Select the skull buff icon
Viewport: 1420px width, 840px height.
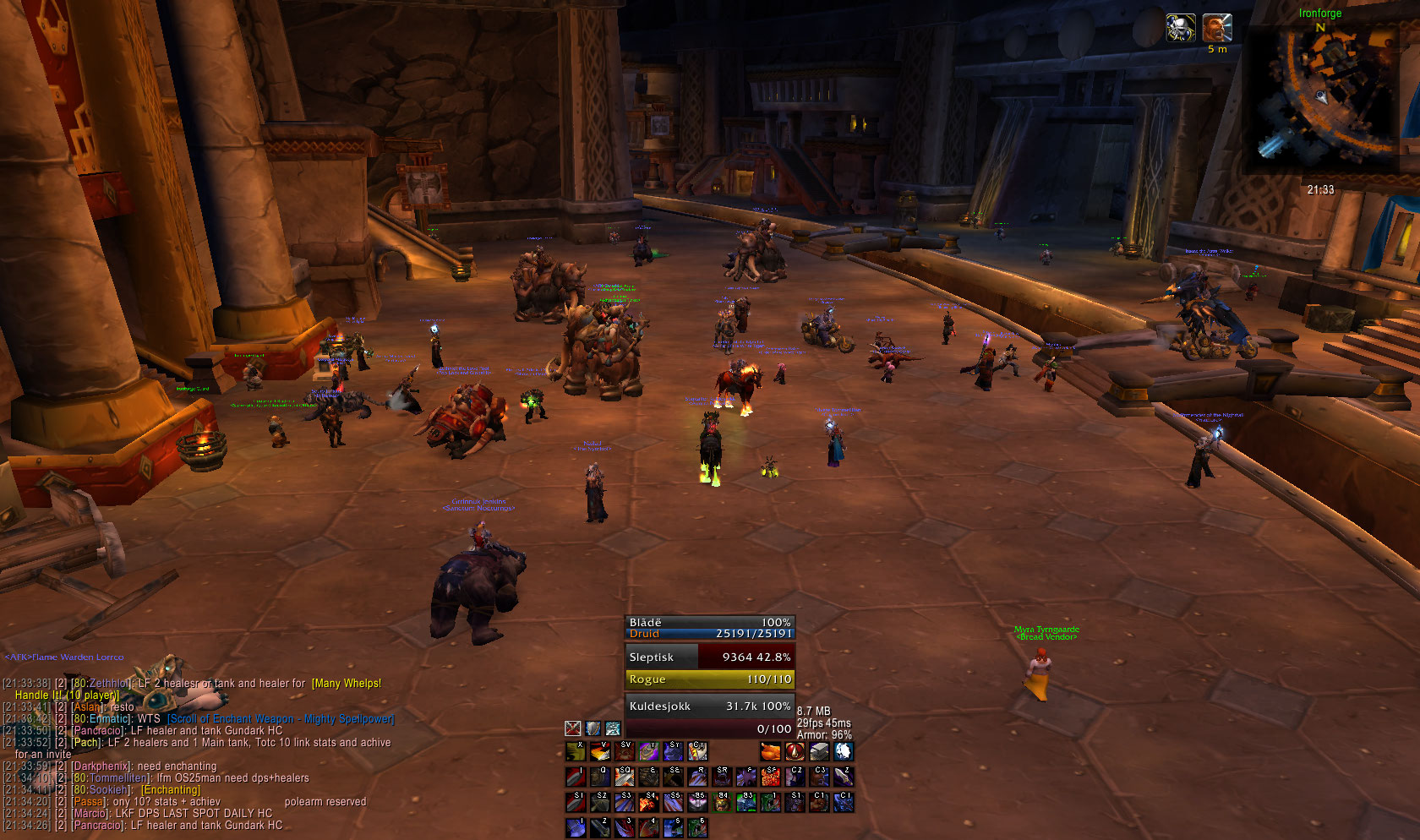pyautogui.click(x=1181, y=27)
